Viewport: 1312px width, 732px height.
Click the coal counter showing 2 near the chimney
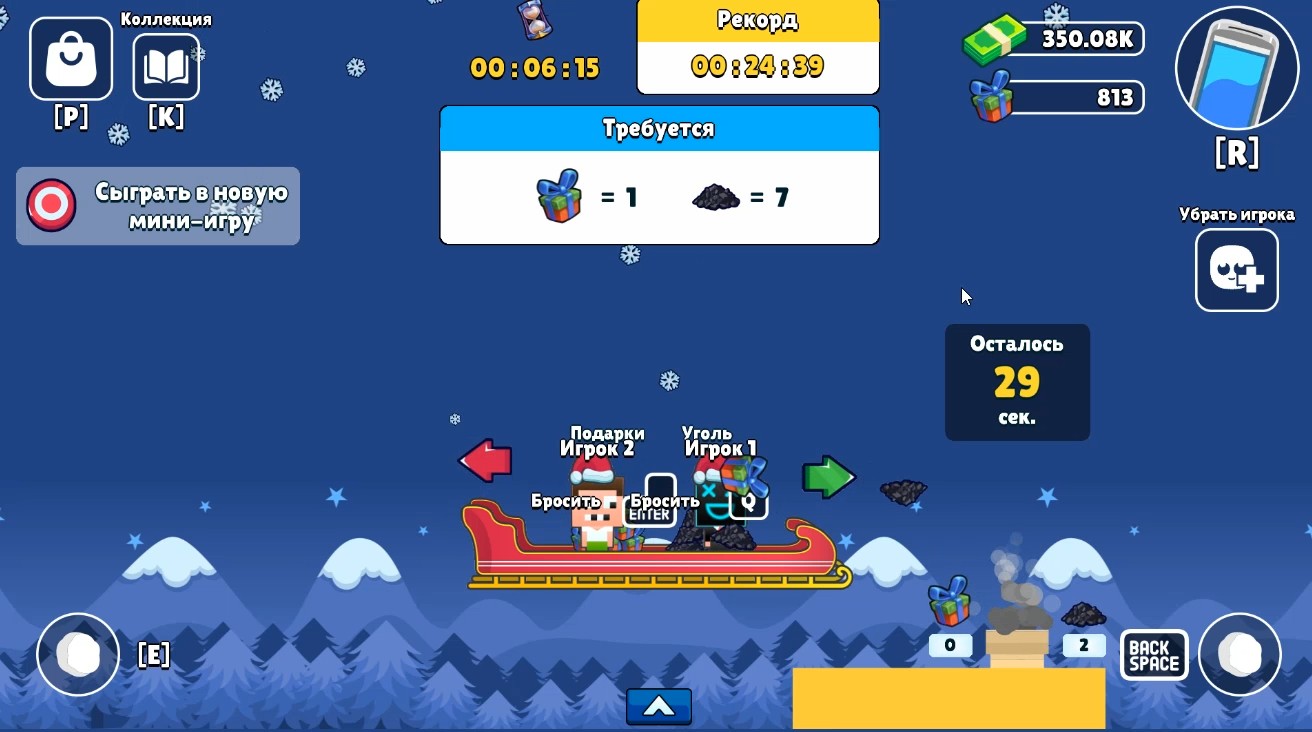pos(1083,646)
